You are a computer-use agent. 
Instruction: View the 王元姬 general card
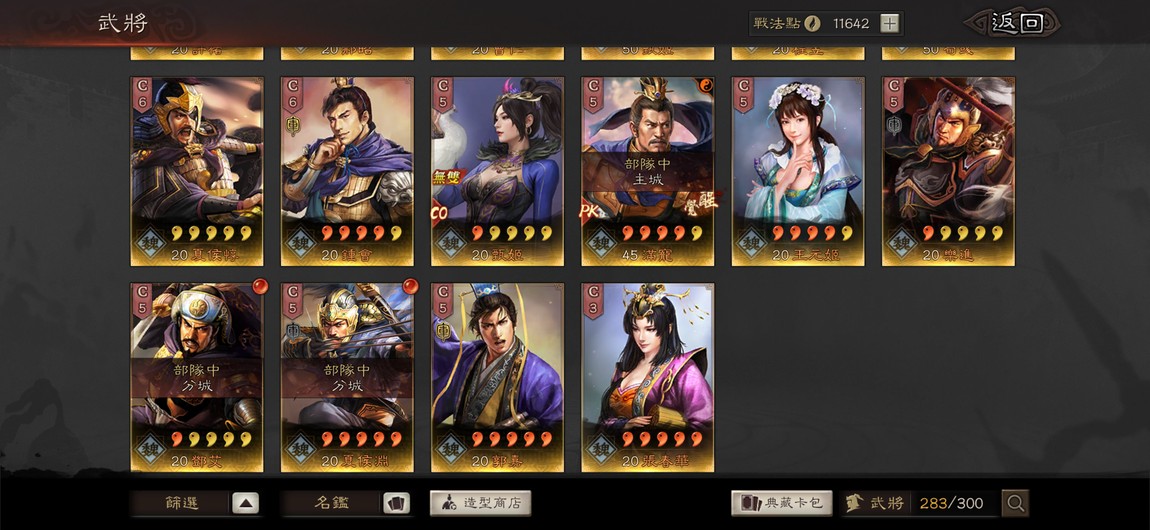coord(798,171)
